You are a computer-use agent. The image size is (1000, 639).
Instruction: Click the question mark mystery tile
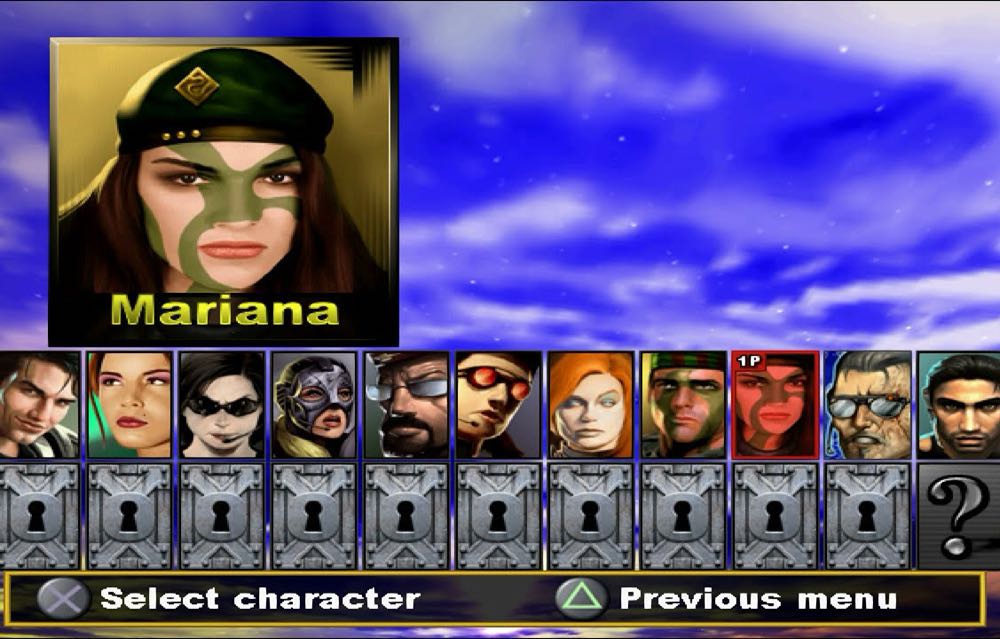coord(958,515)
